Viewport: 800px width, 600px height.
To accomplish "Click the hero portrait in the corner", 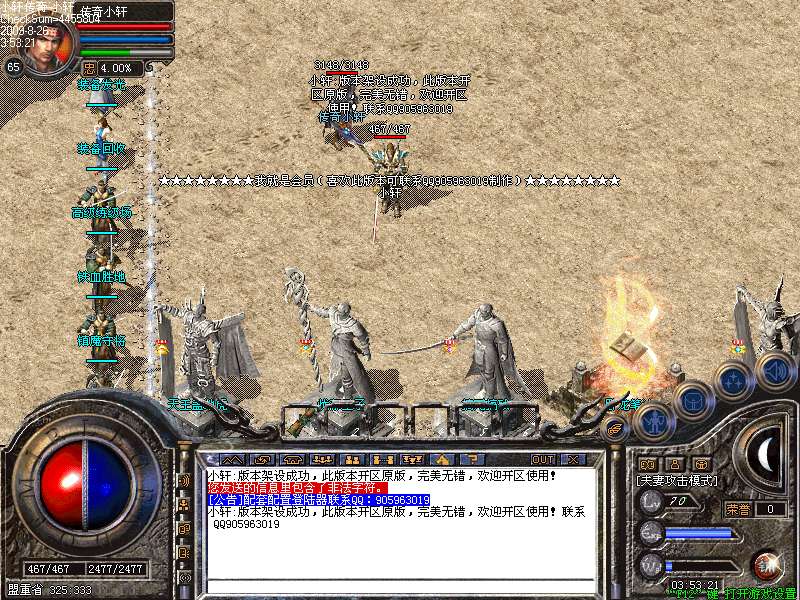I will click(x=48, y=45).
